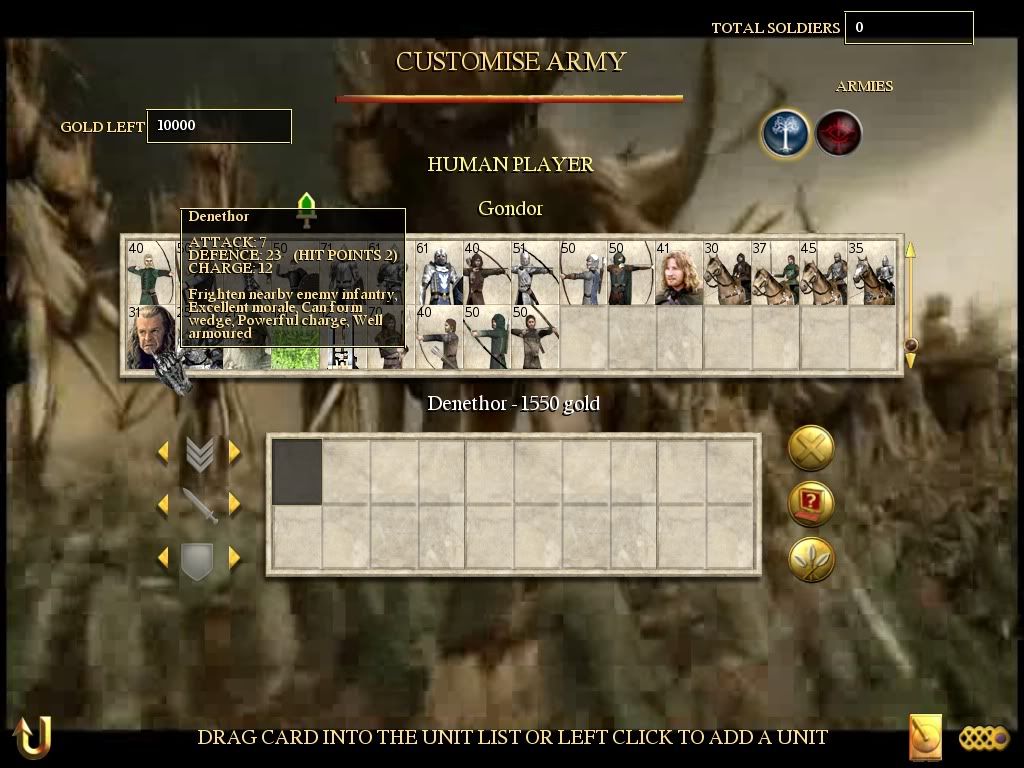Click the gold Celtic knot icon
The image size is (1024, 768).
coord(984,738)
